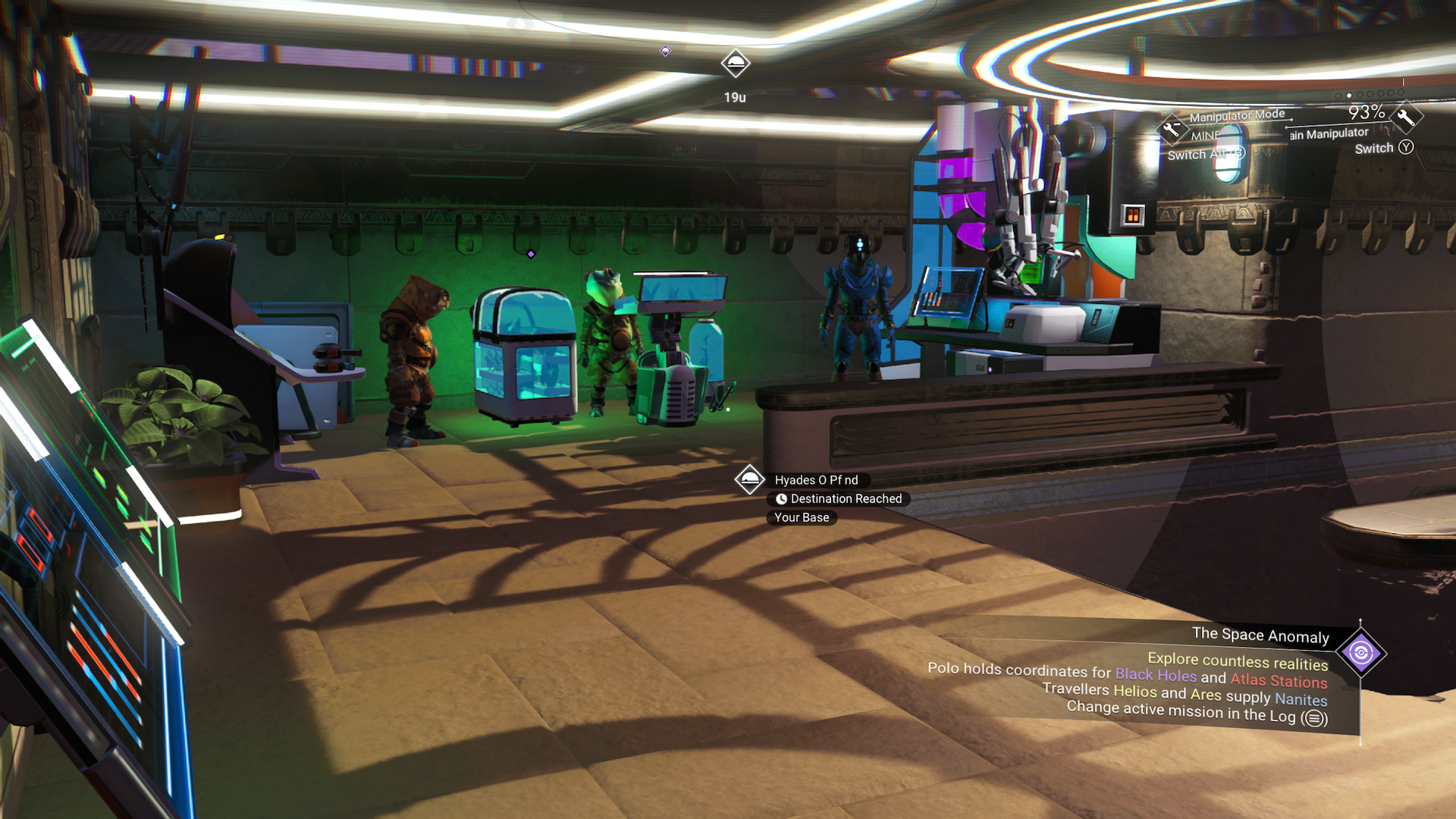Image resolution: width=1456 pixels, height=819 pixels.
Task: Click the 19u waypoint marker icon
Action: click(x=736, y=64)
